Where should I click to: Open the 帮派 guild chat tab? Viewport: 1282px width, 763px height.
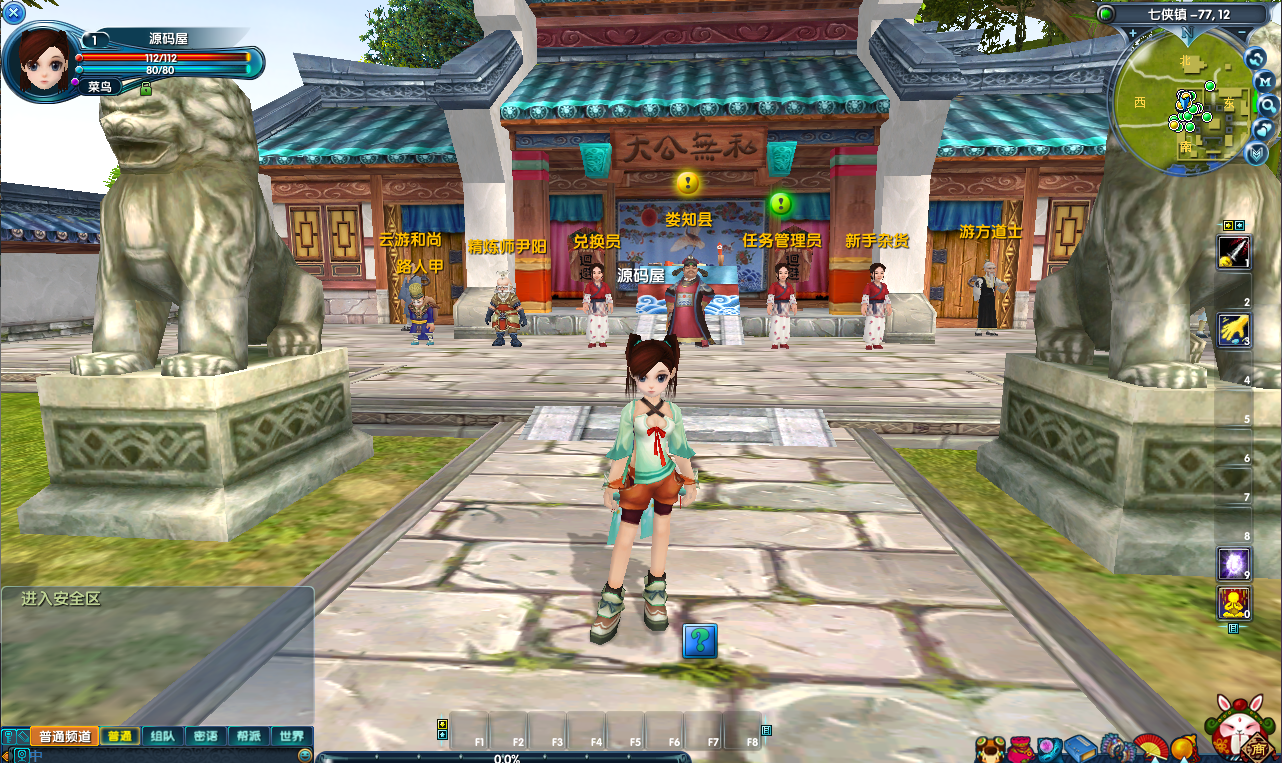[x=248, y=736]
